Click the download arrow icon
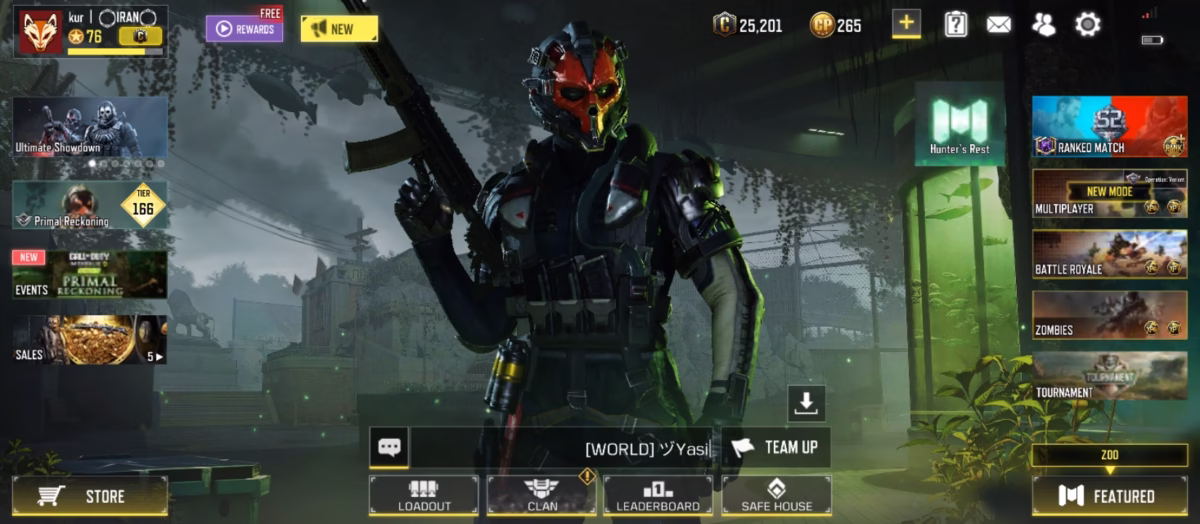Screen dimensions: 1200x524 (x=806, y=402)
